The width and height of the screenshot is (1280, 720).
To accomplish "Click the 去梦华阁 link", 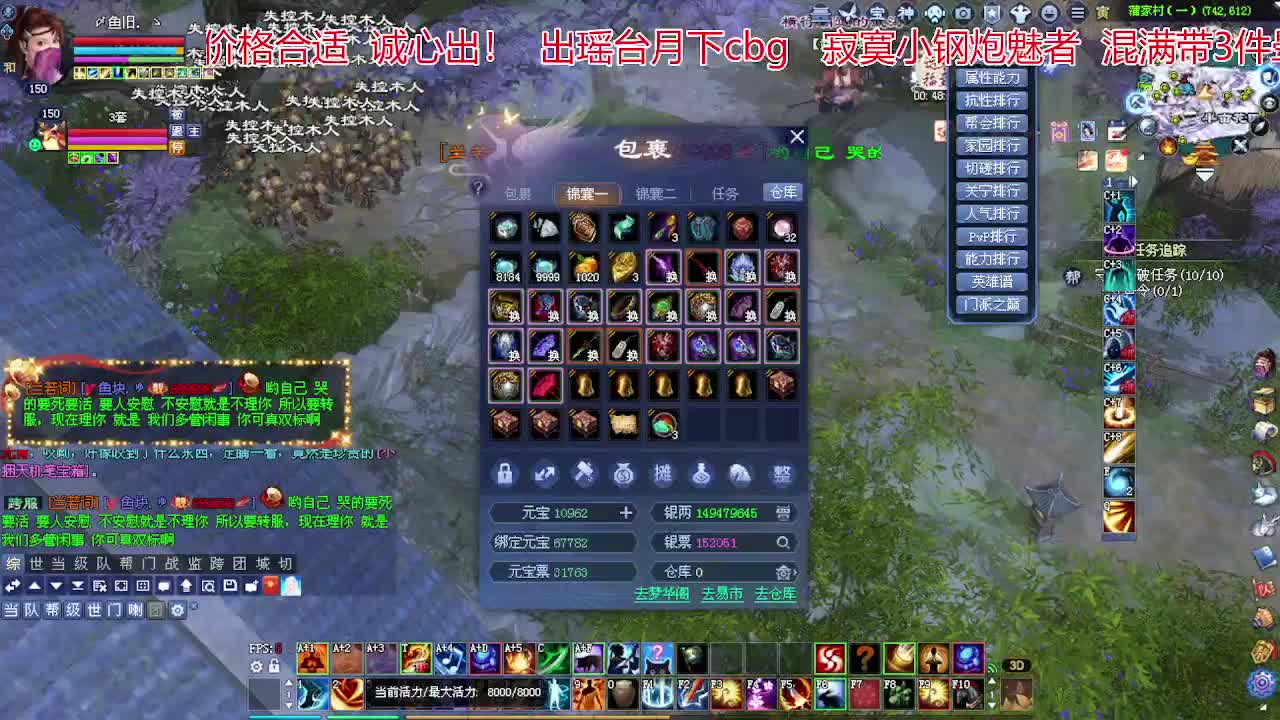I will [x=660, y=593].
